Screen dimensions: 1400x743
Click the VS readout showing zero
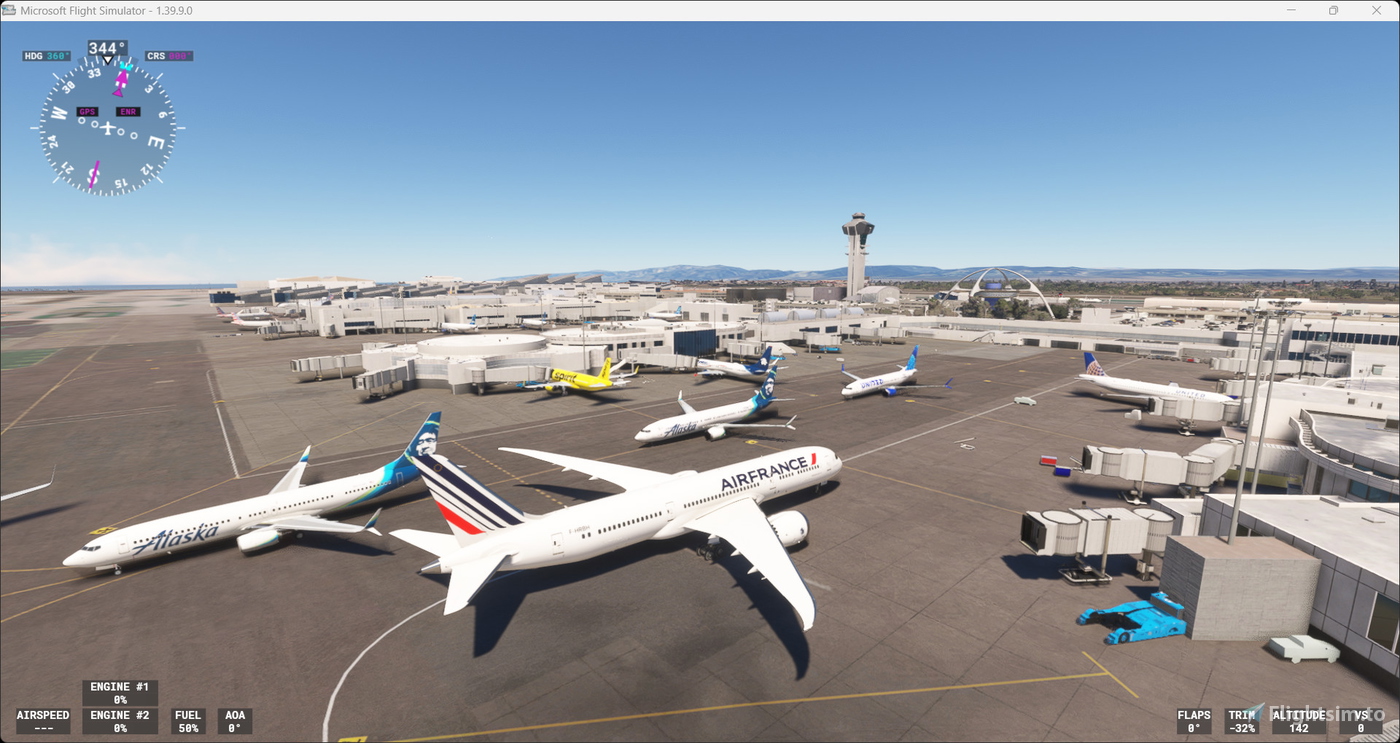click(x=1362, y=721)
